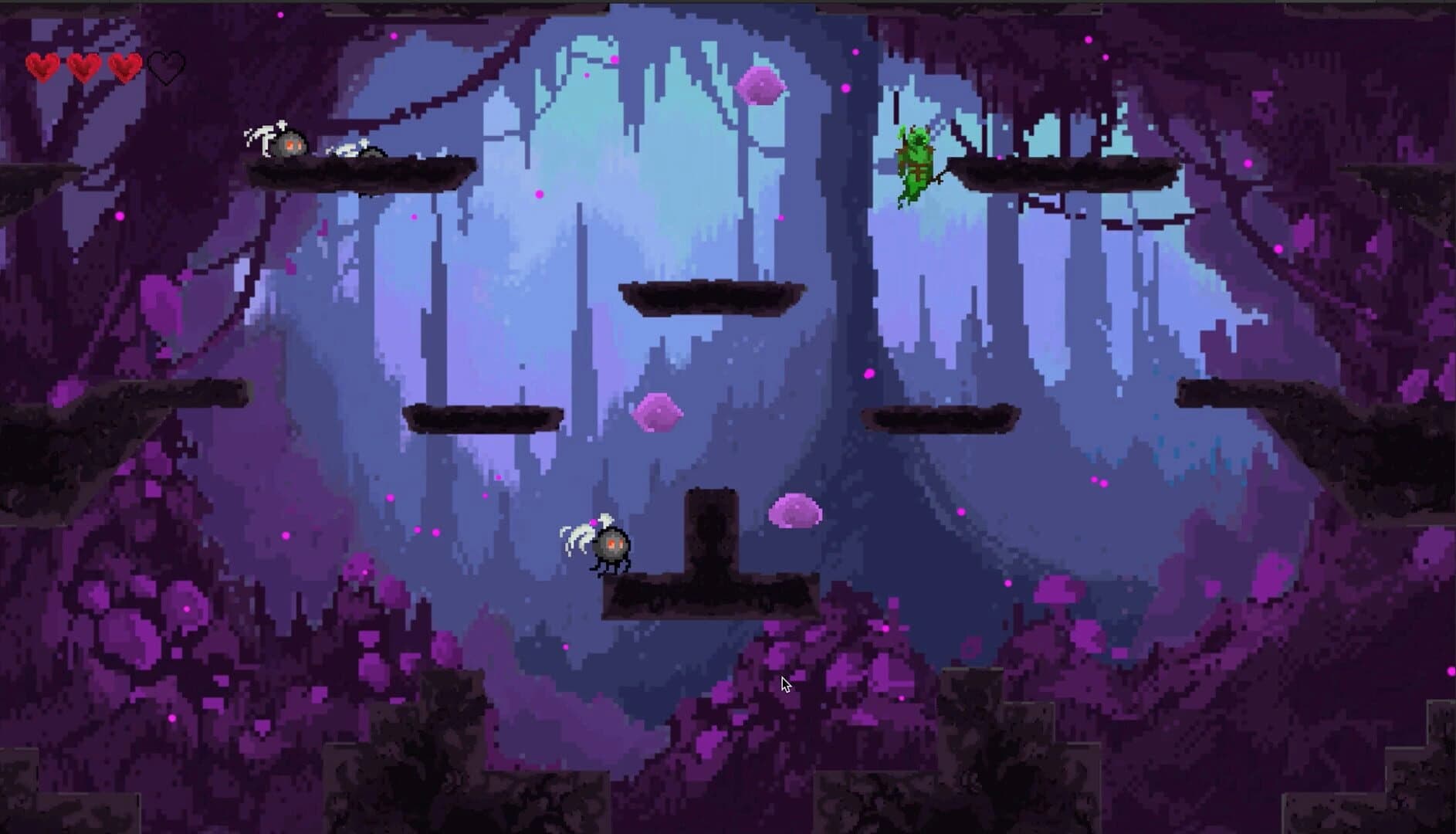Select the pink gem near the top of screen
The width and height of the screenshot is (1456, 834).
pos(761,85)
